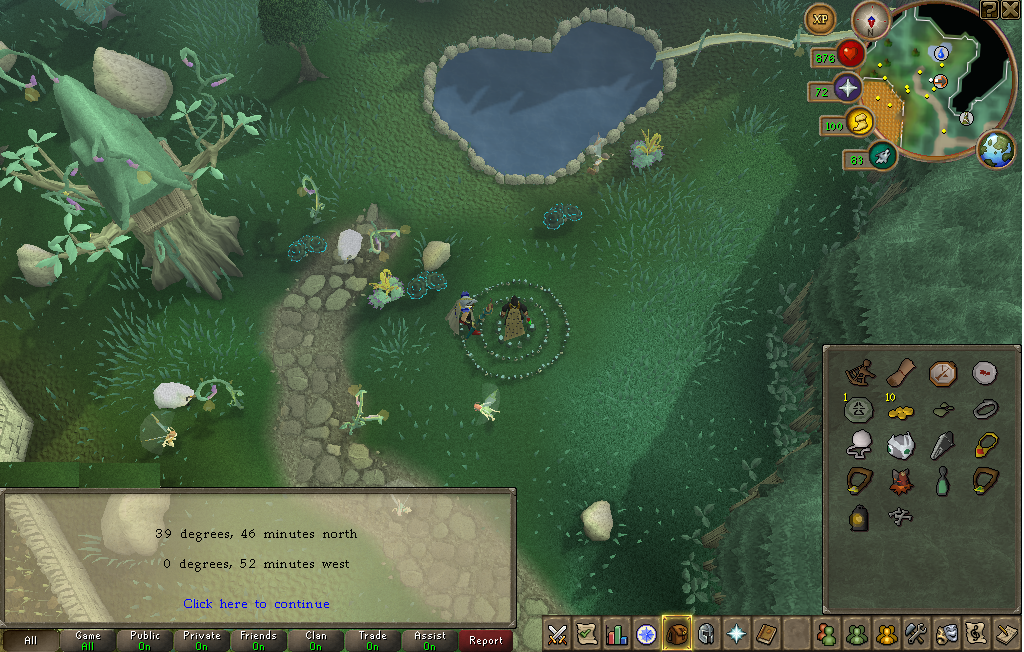Select the sextant in the inventory
Screen dimensions: 1024x652
coord(858,373)
